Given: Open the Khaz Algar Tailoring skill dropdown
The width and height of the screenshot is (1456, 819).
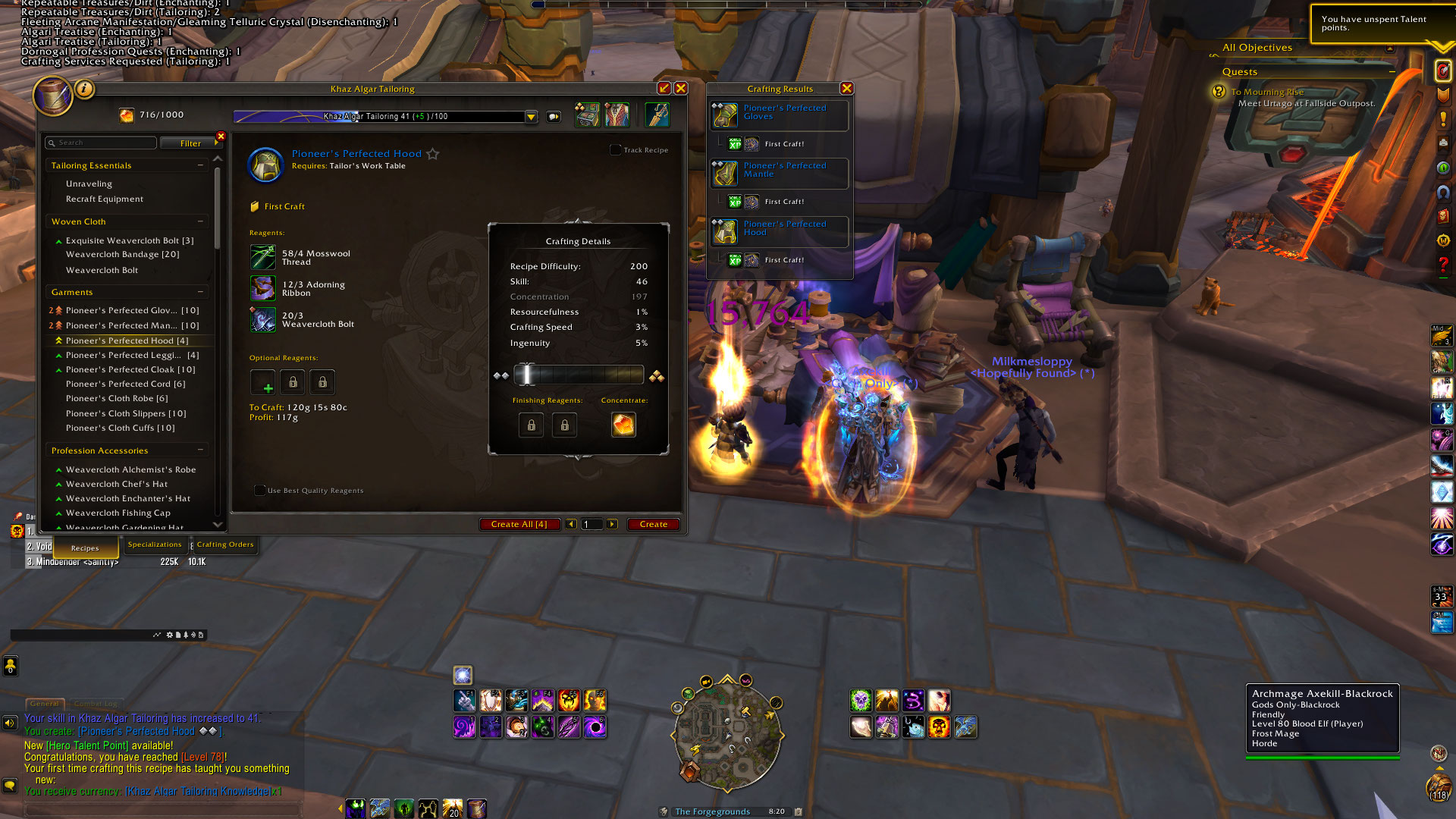Looking at the screenshot, I should tap(532, 117).
